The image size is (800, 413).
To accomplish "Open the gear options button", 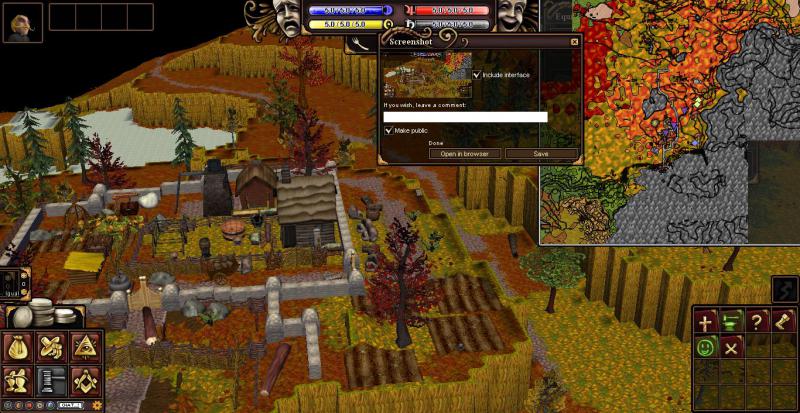I will 96,406.
